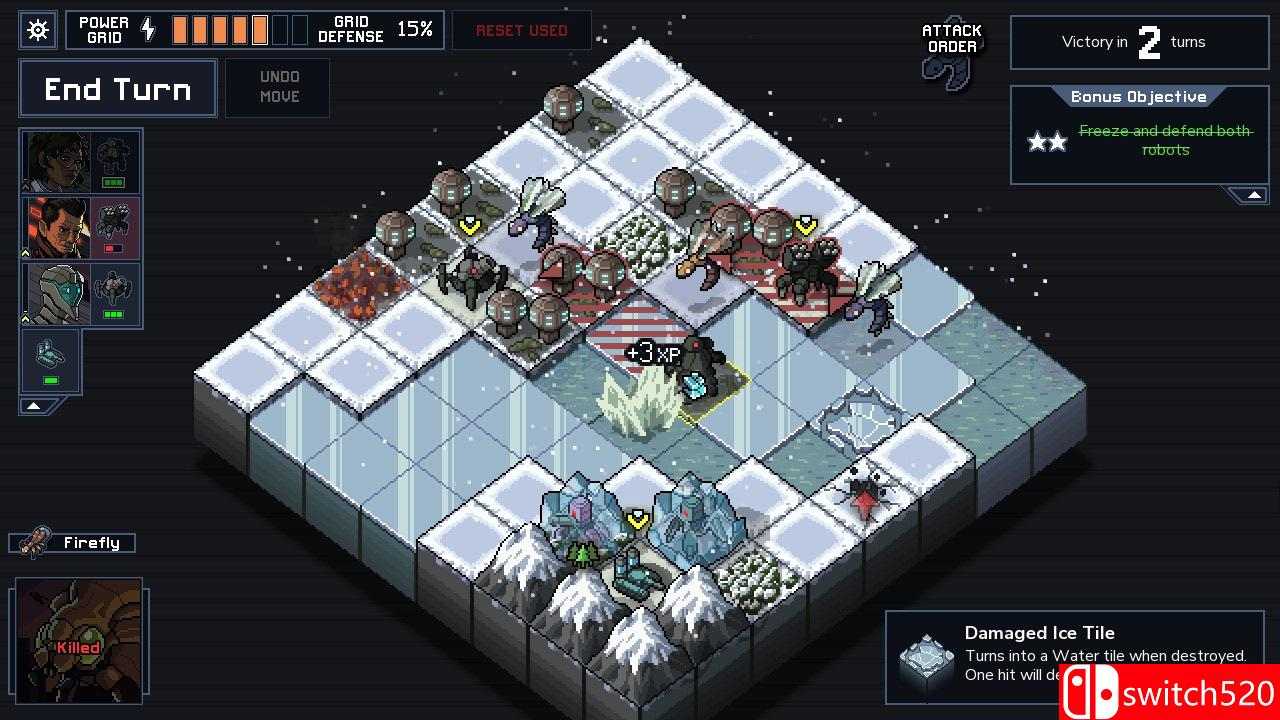The image size is (1280, 720).
Task: Collapse the pilot sidebar with bottom arrow
Action: pos(33,405)
